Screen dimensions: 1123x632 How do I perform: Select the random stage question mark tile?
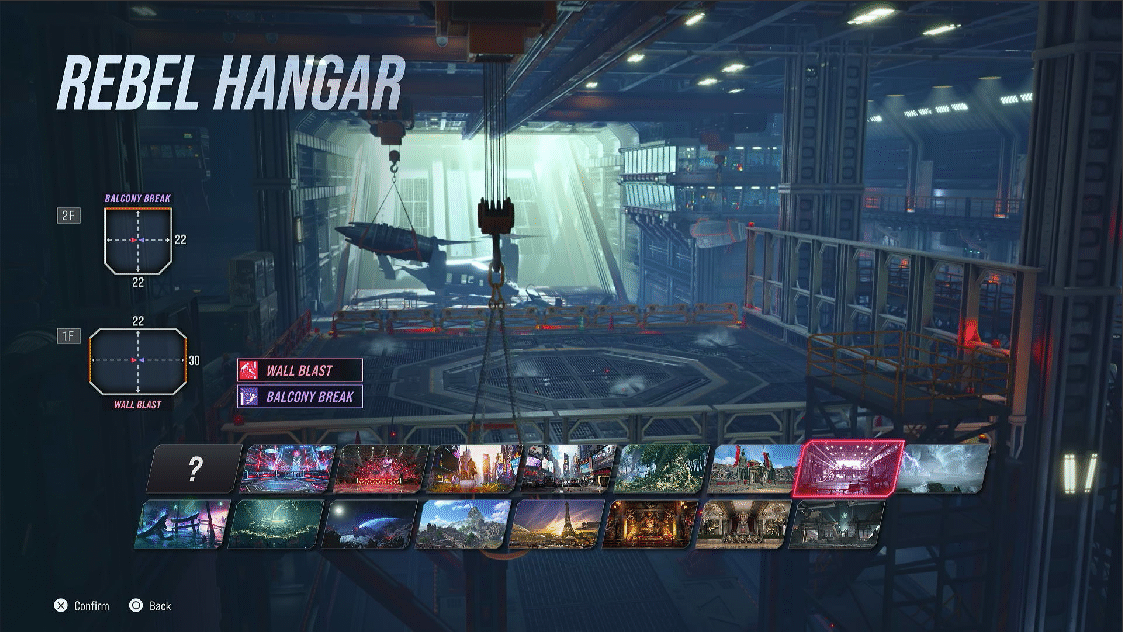(x=196, y=470)
